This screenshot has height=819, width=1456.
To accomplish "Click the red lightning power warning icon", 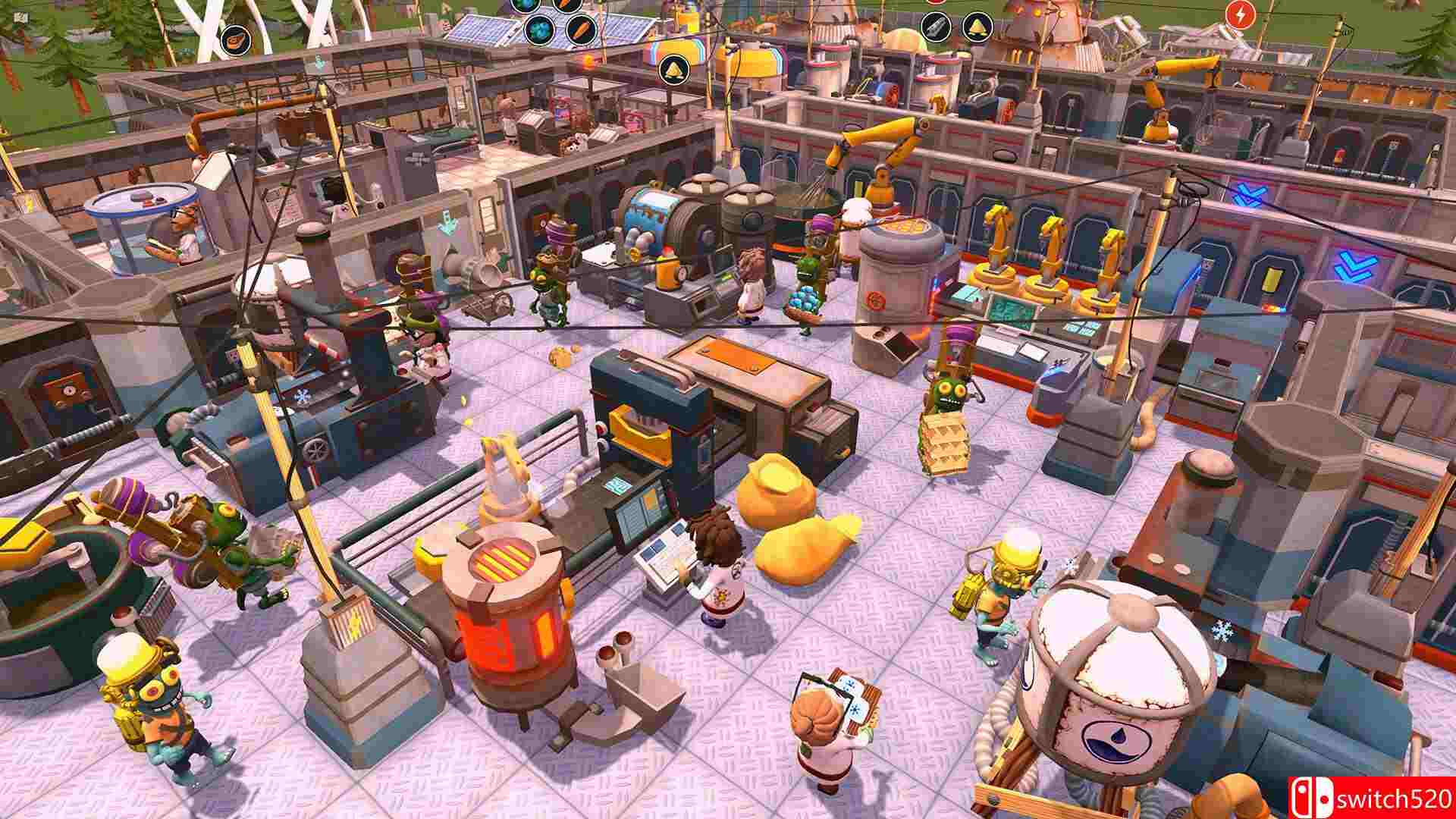I will click(x=1241, y=14).
